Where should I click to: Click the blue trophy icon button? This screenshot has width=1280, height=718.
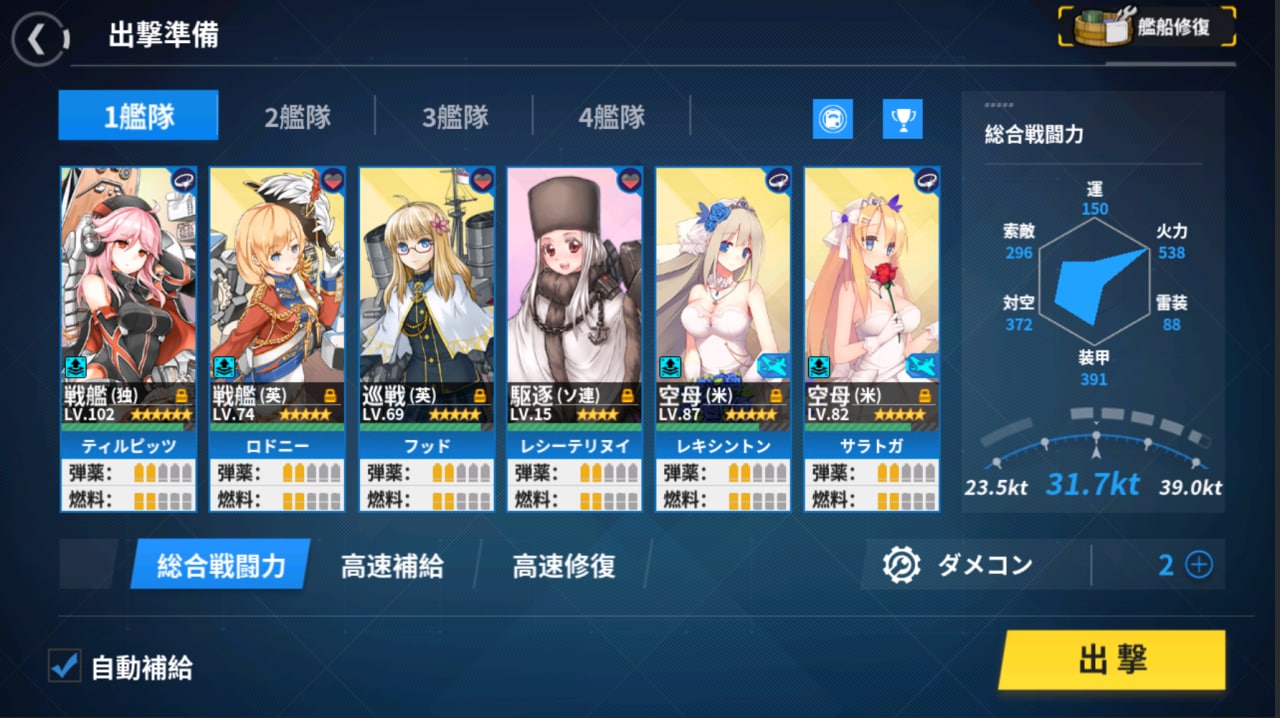(x=902, y=119)
